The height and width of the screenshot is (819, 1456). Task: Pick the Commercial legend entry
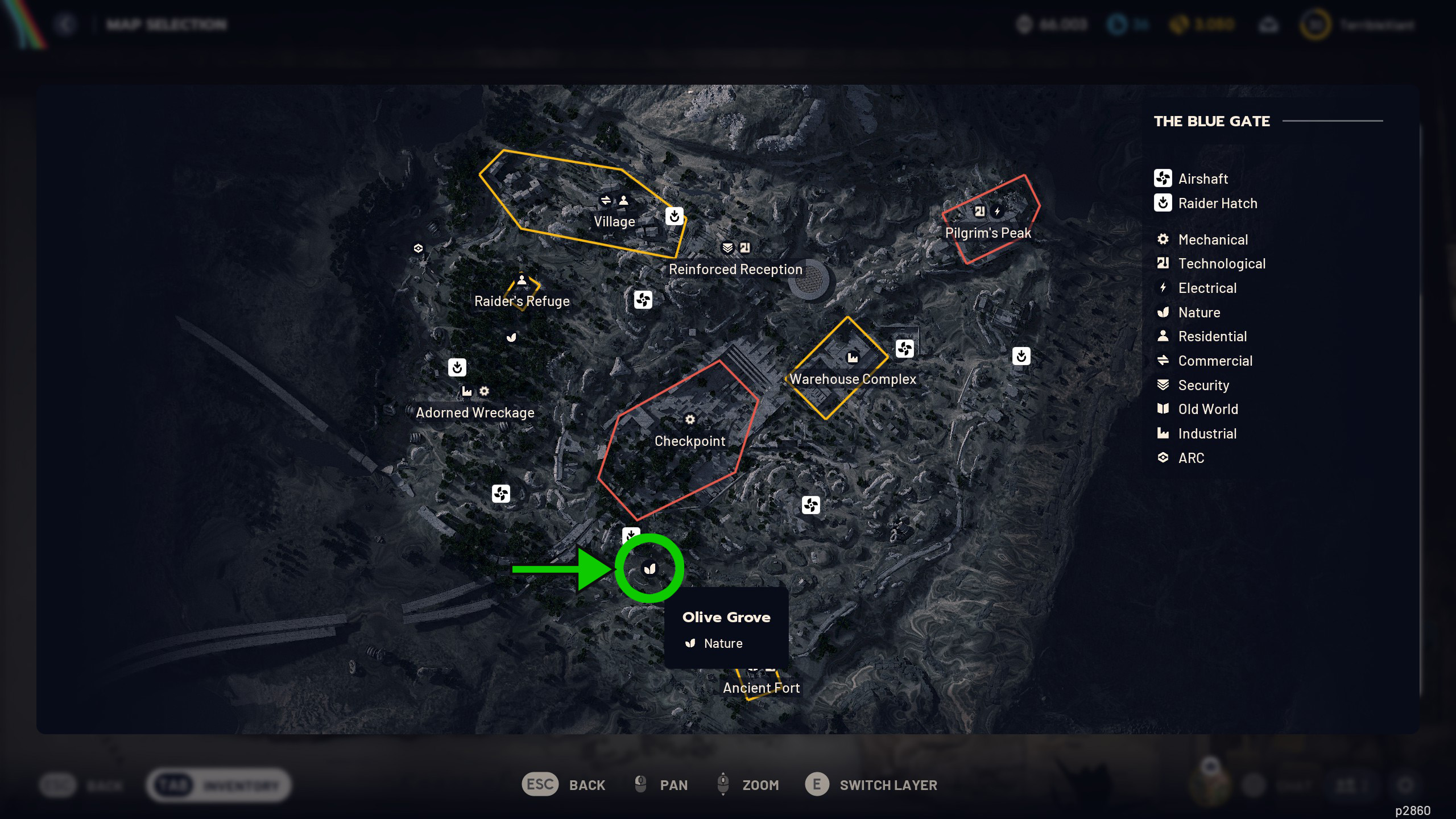point(1215,361)
